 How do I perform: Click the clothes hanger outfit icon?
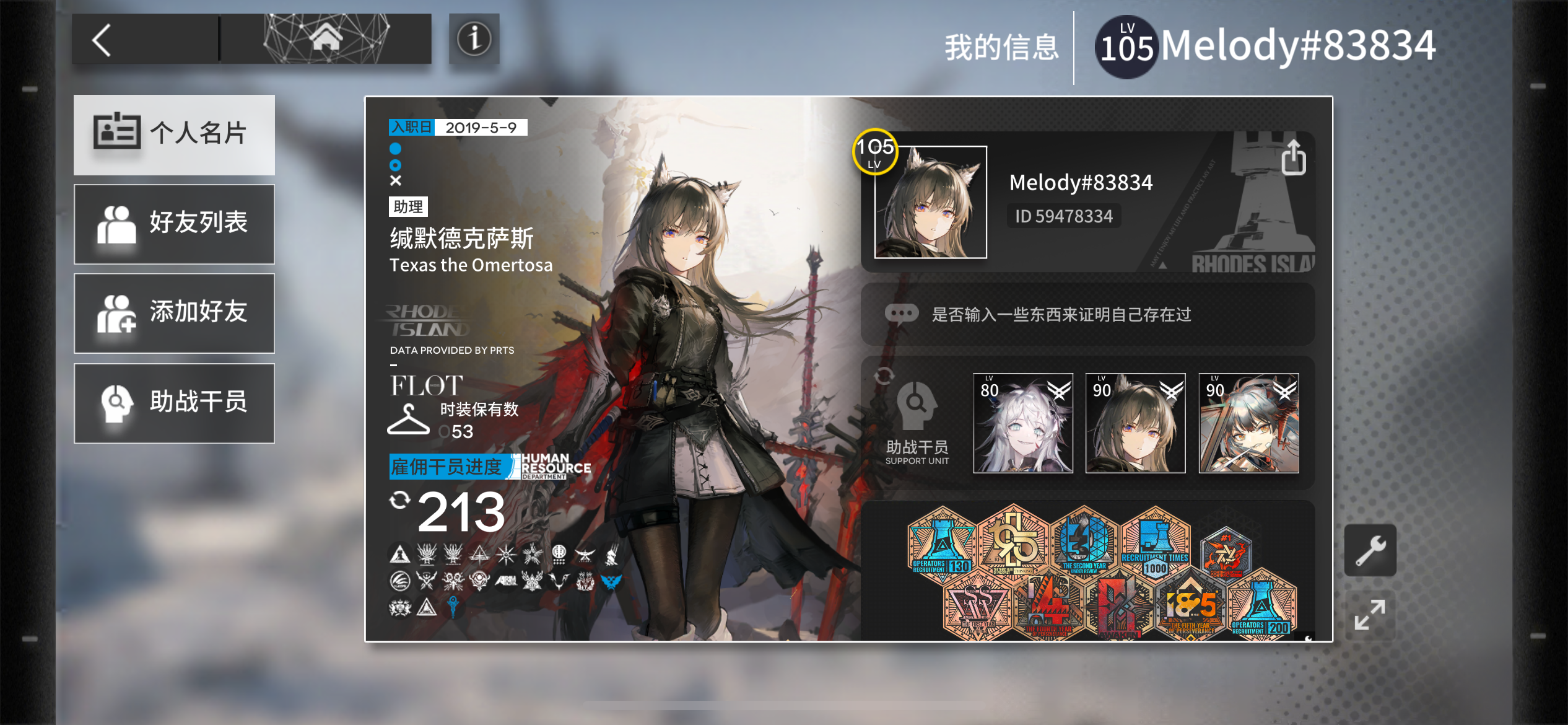click(408, 420)
